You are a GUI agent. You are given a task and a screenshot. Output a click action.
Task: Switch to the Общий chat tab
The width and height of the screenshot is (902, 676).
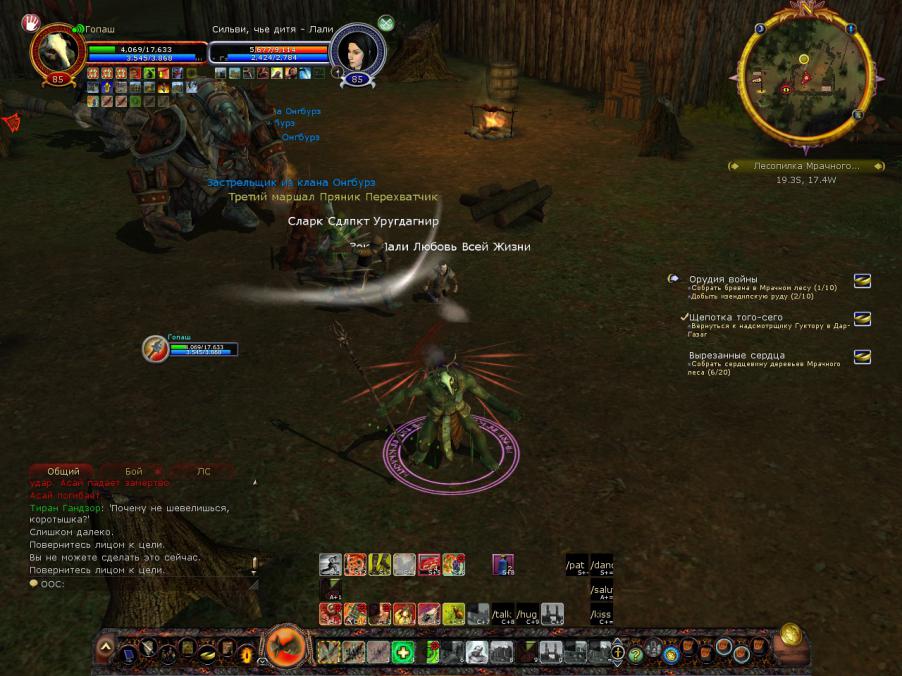click(x=63, y=471)
